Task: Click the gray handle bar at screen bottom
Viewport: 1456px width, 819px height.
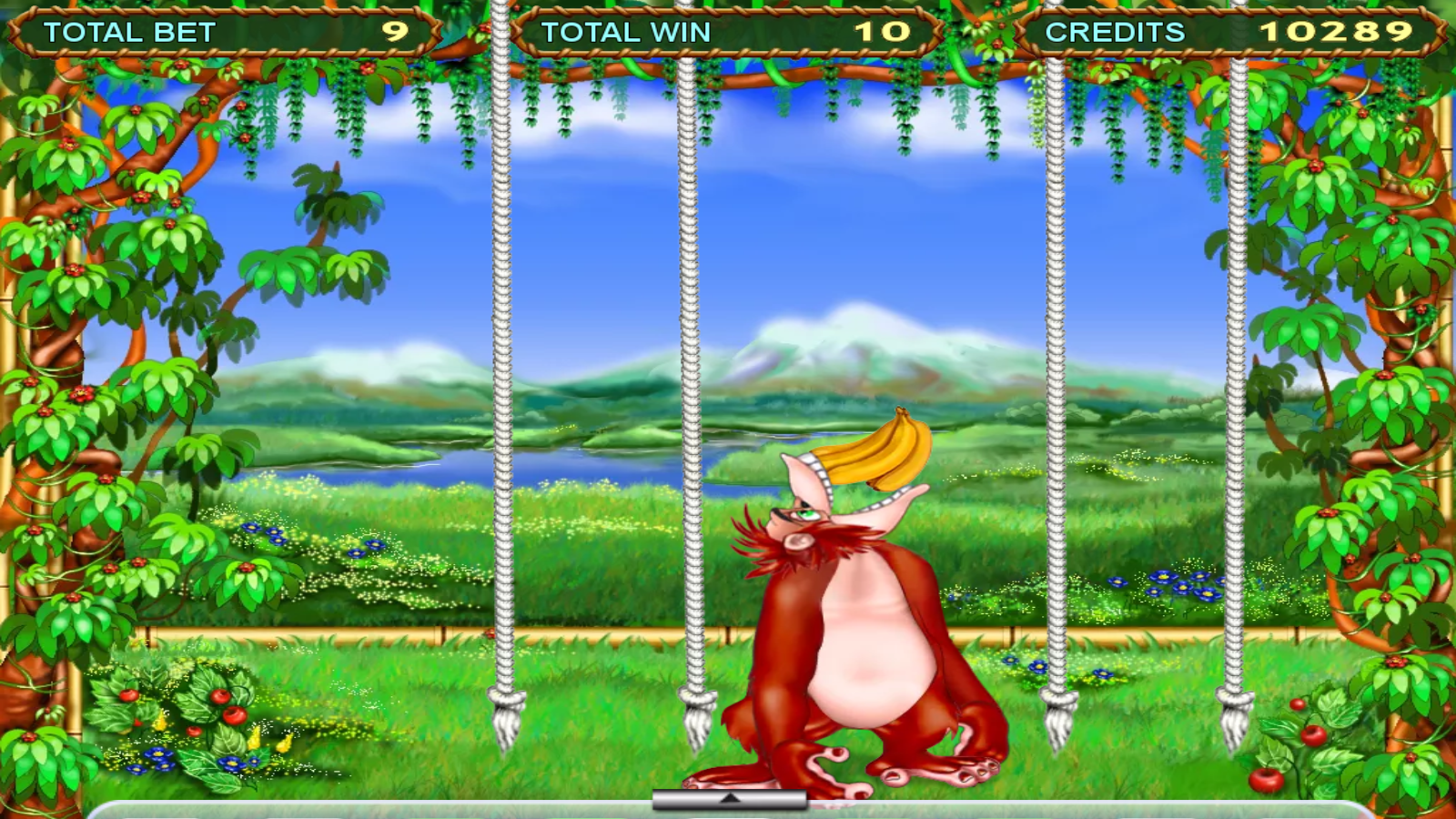Action: tap(728, 799)
